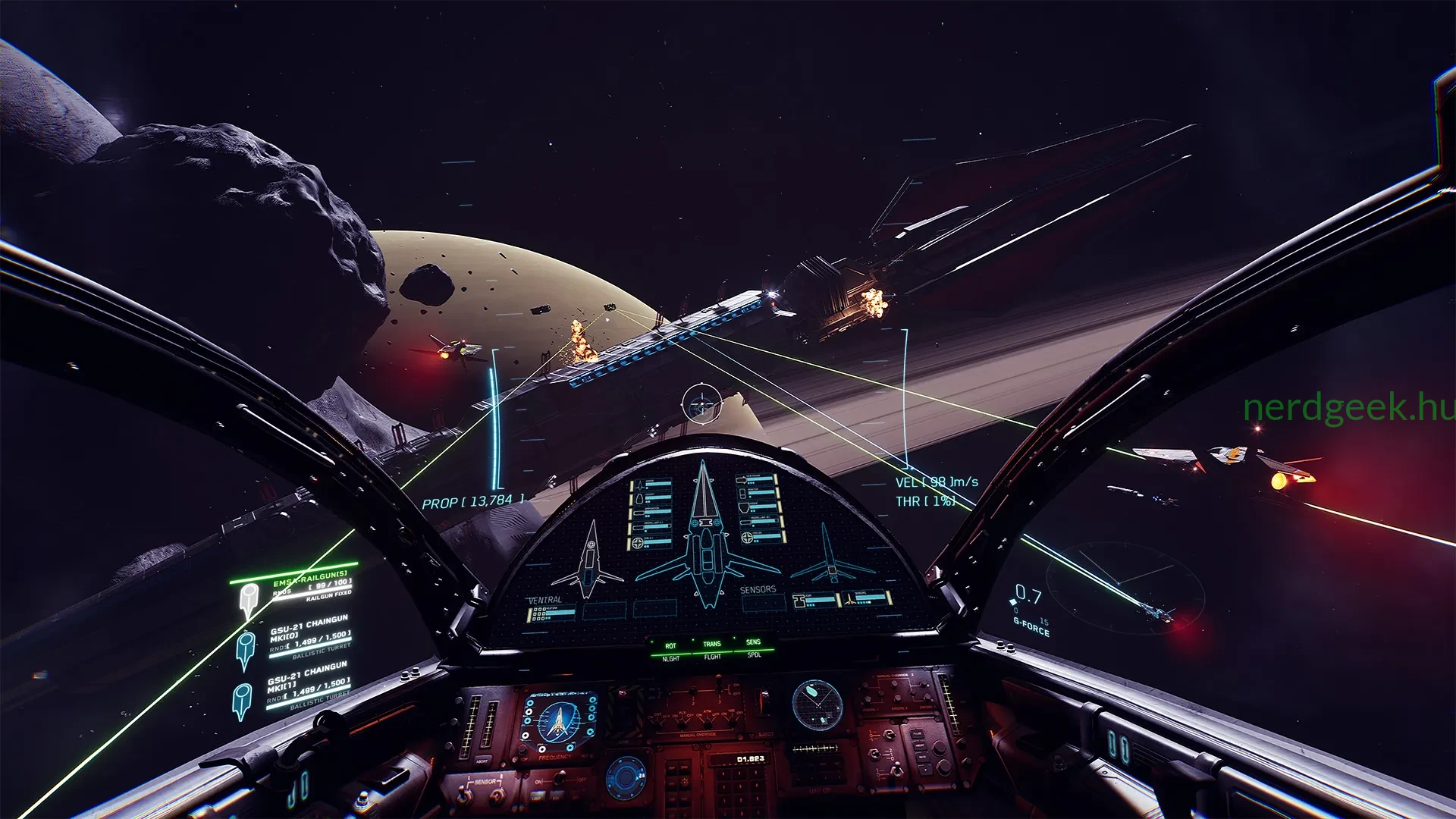Select the Ventral subsystem status bar
Image resolution: width=1456 pixels, height=819 pixels.
pyautogui.click(x=552, y=613)
